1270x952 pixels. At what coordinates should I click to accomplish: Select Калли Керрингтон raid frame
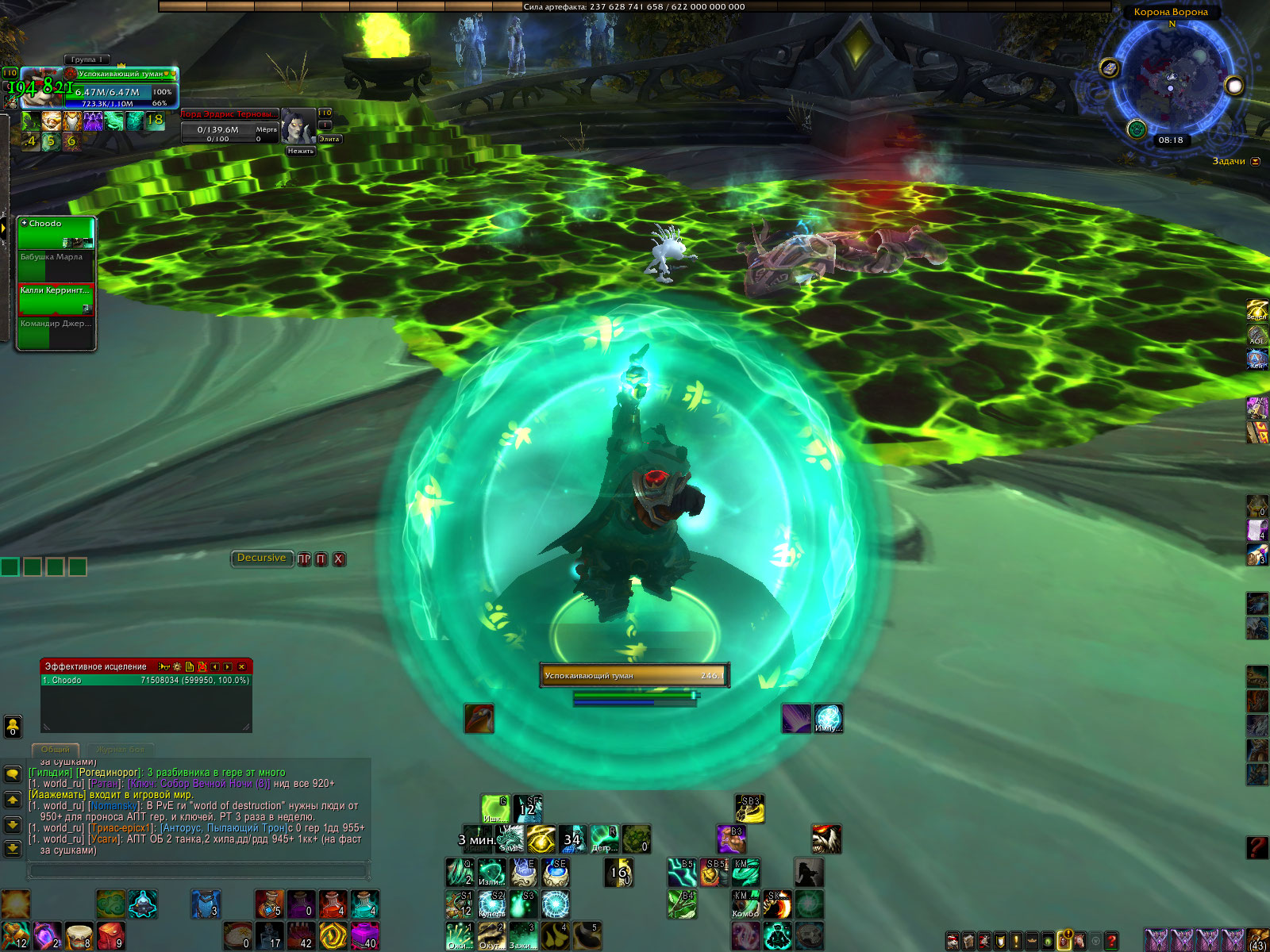pos(56,300)
